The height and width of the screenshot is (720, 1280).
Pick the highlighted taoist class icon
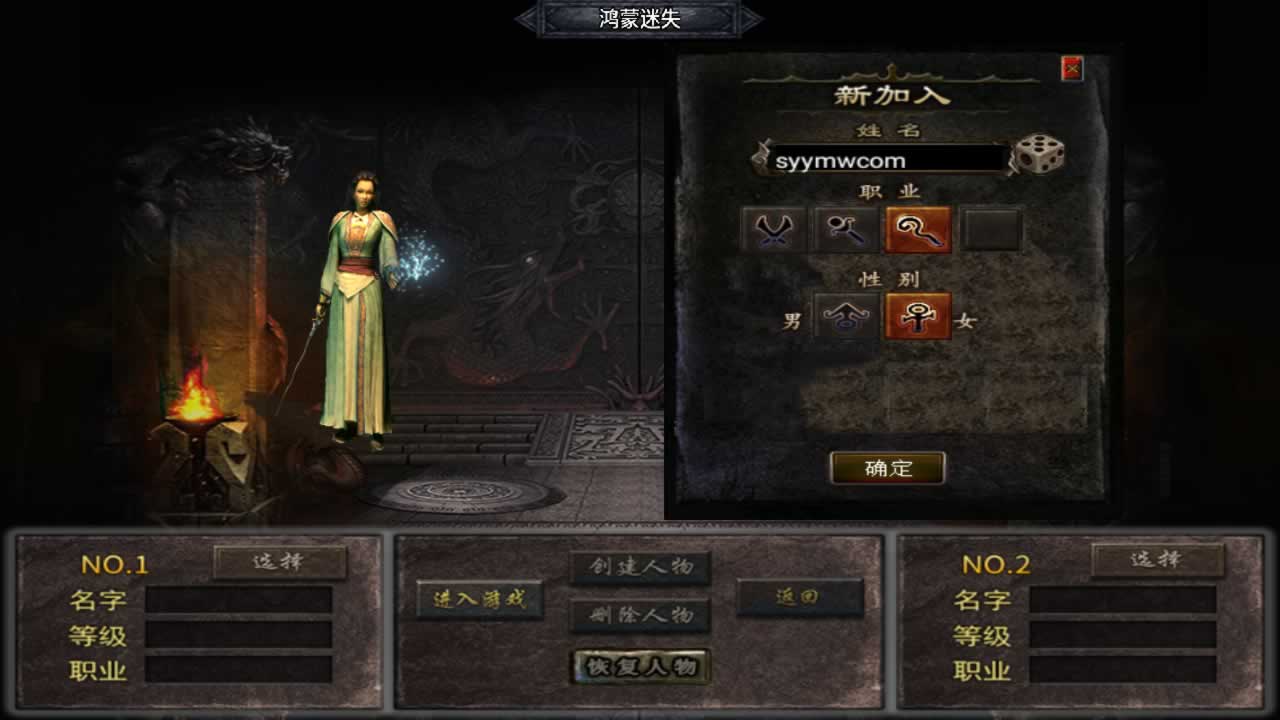click(x=917, y=230)
